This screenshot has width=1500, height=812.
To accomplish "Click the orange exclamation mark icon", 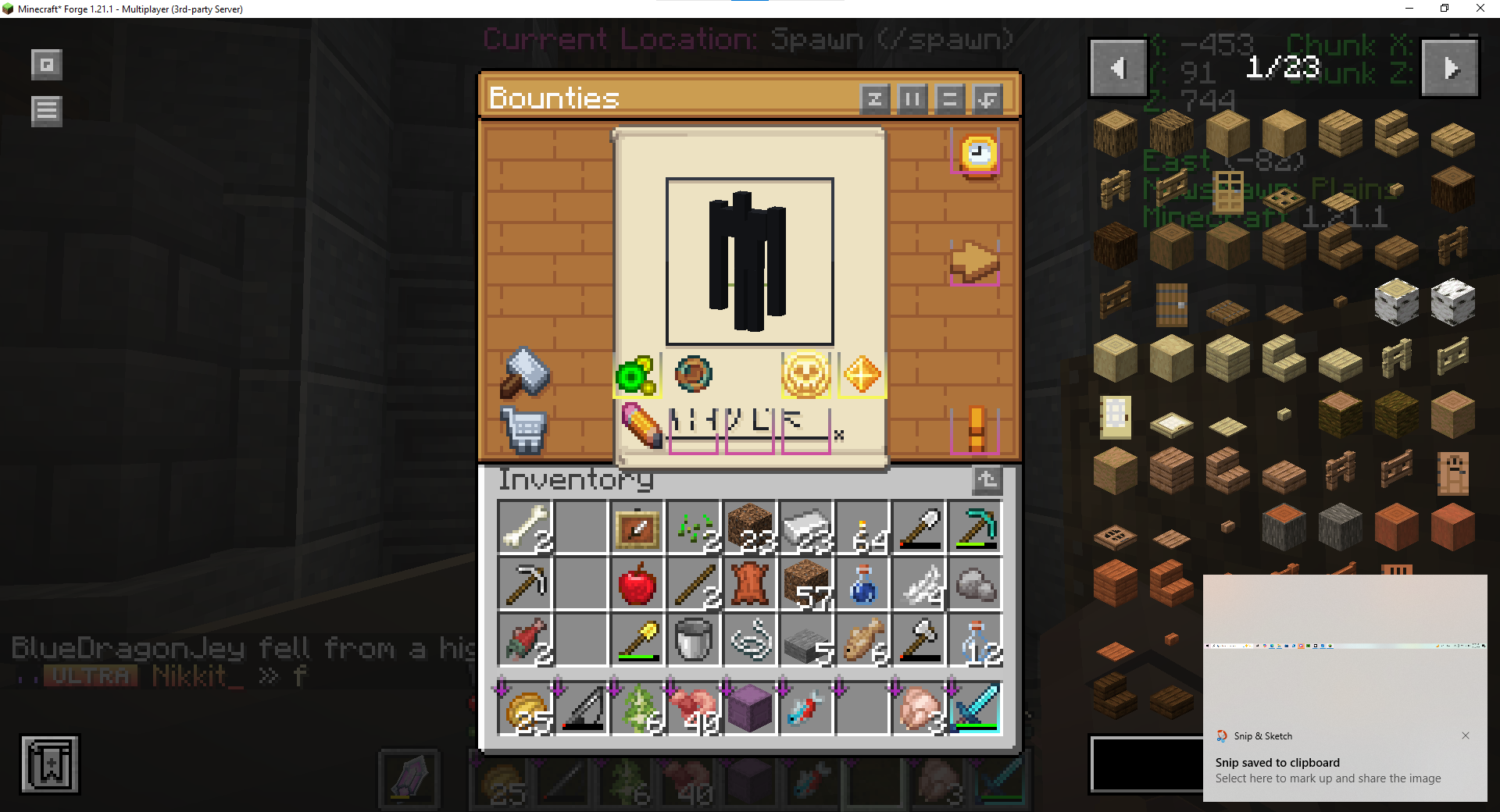I will click(x=975, y=429).
